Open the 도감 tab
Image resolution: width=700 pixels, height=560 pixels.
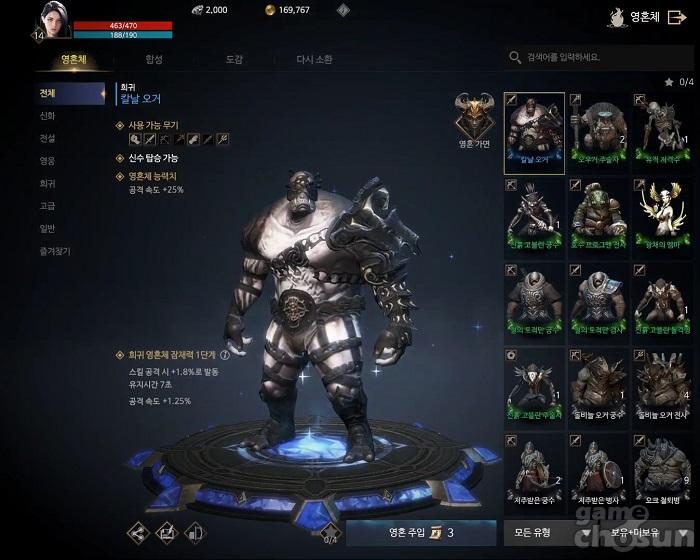point(234,60)
